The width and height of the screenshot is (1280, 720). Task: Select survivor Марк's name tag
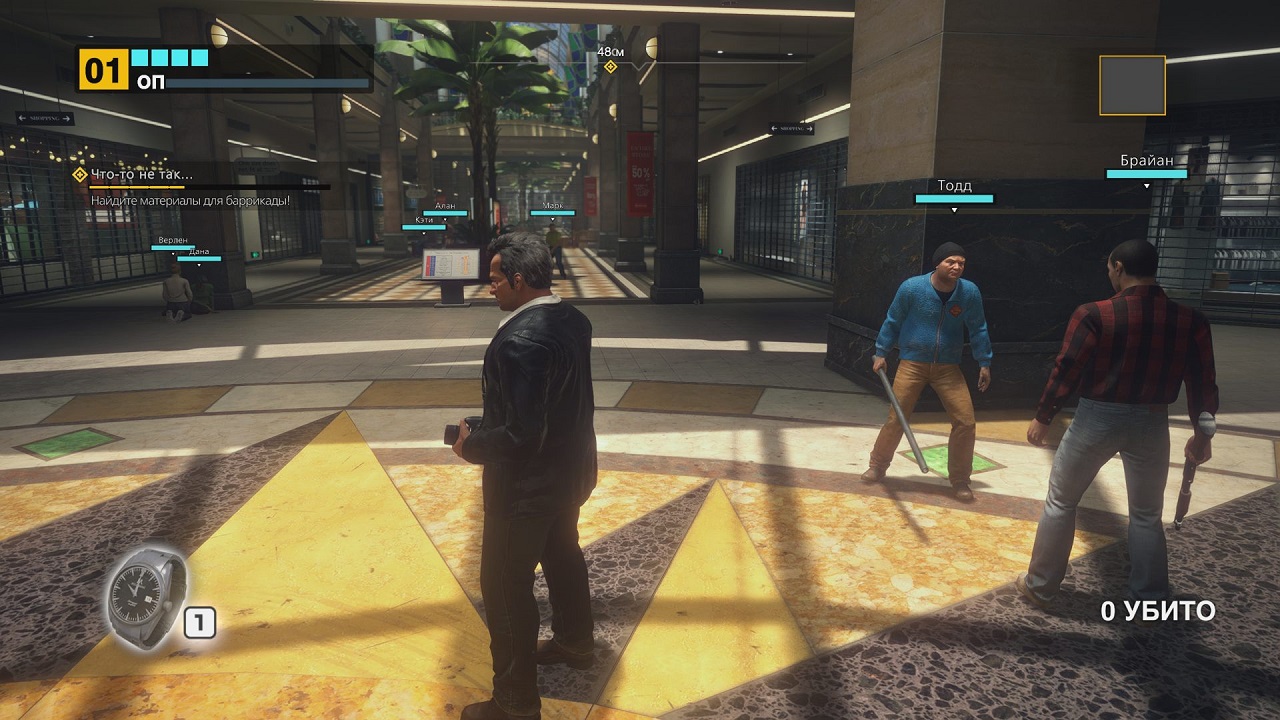[553, 206]
